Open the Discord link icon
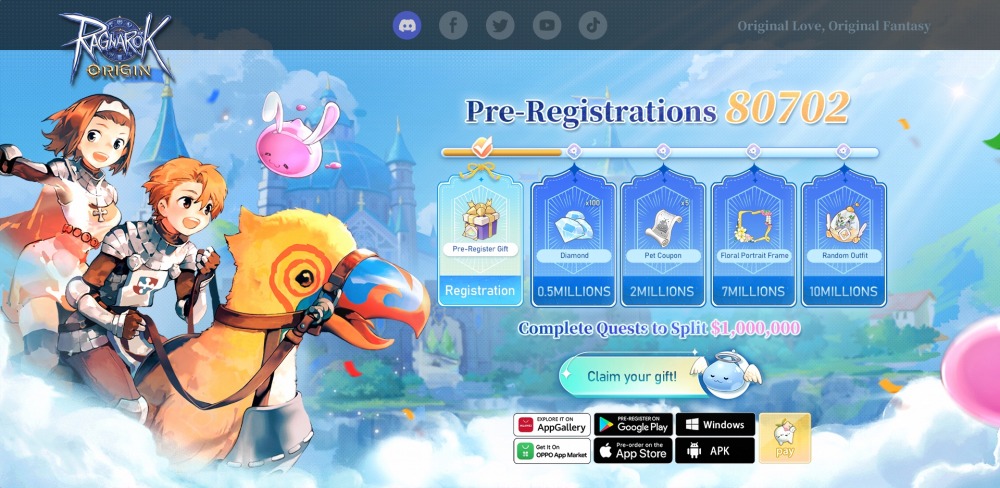This screenshot has height=488, width=1000. point(407,25)
